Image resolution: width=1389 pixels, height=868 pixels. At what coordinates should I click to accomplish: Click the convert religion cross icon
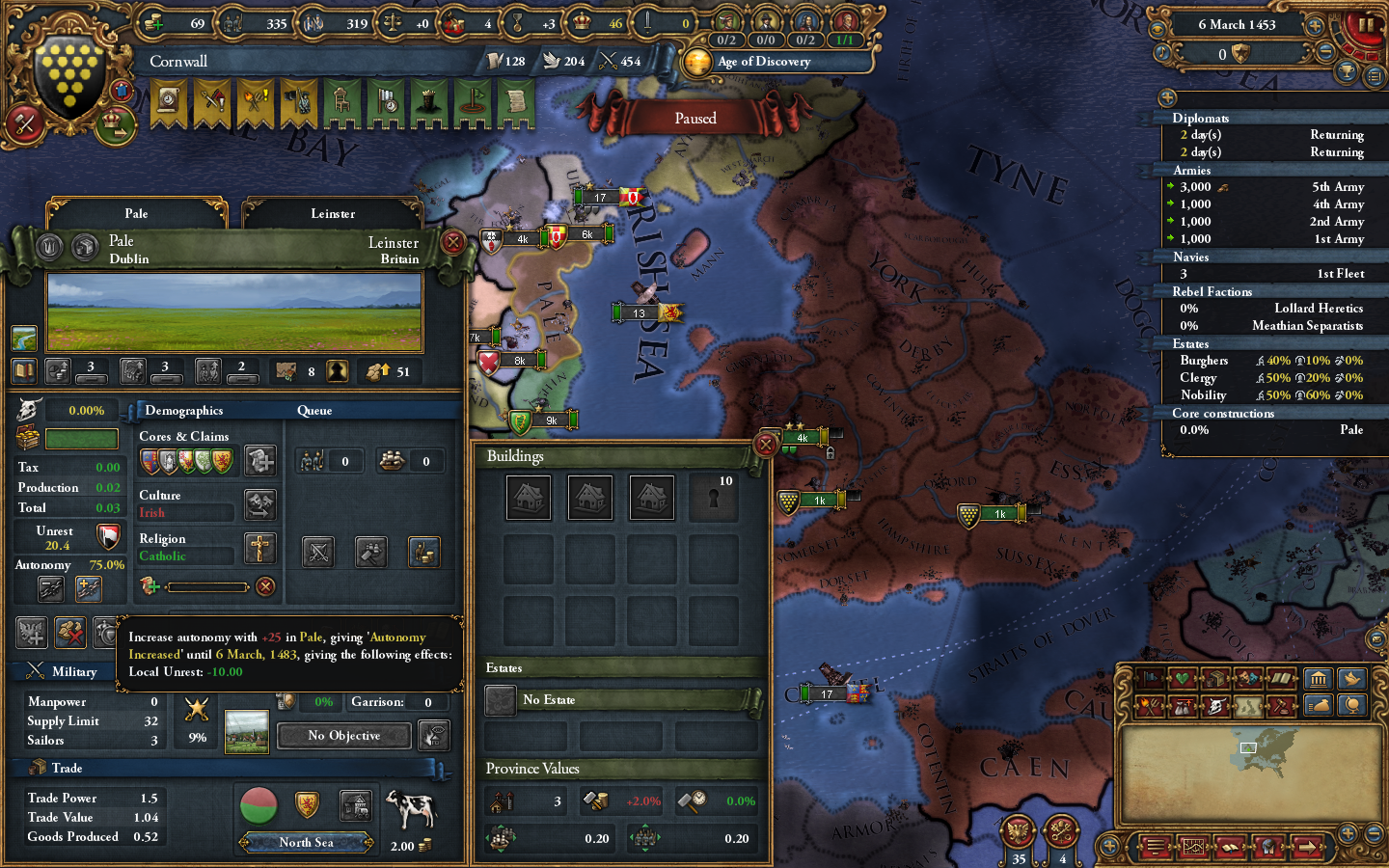click(x=259, y=548)
